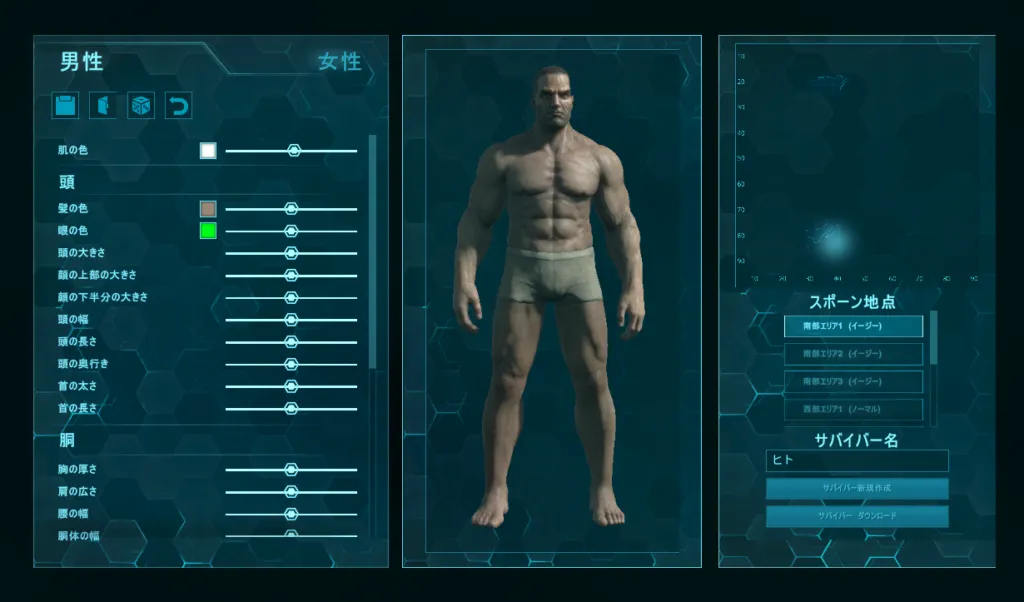Screen dimensions: 1024x602
Task: Click the 肩の広さ shoulder width slider
Action: point(291,491)
